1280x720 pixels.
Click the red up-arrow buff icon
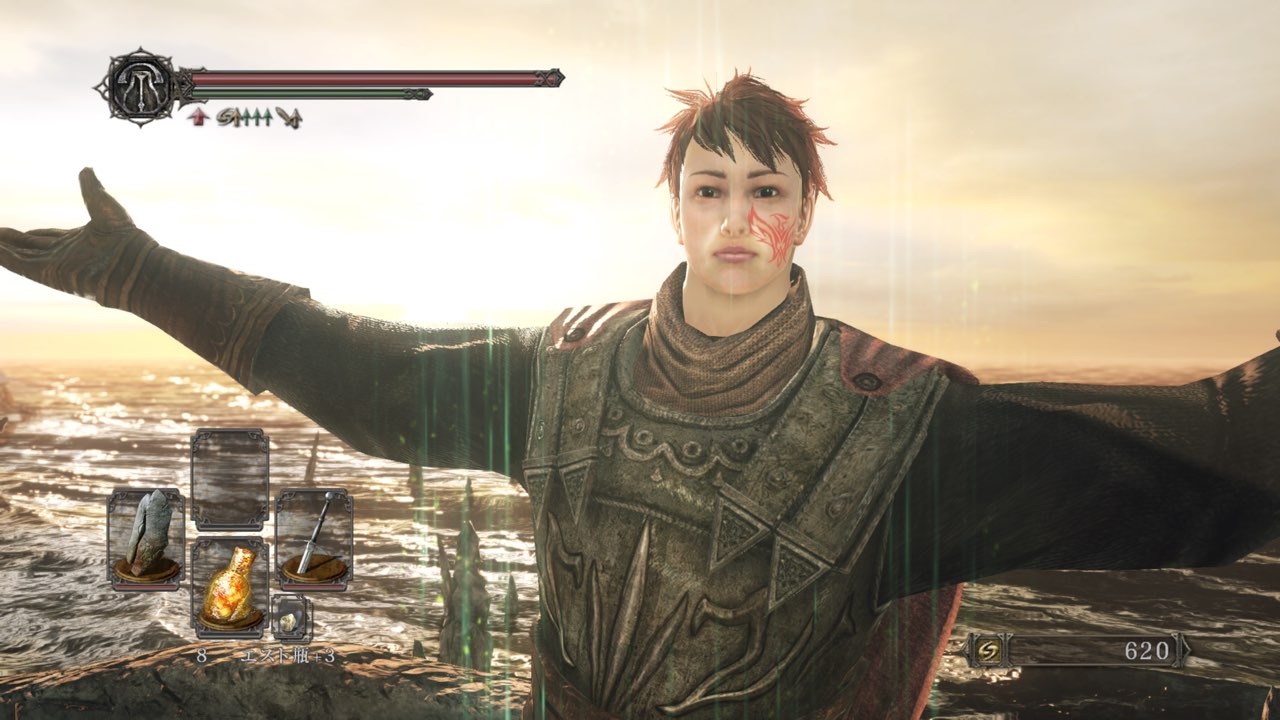[197, 117]
